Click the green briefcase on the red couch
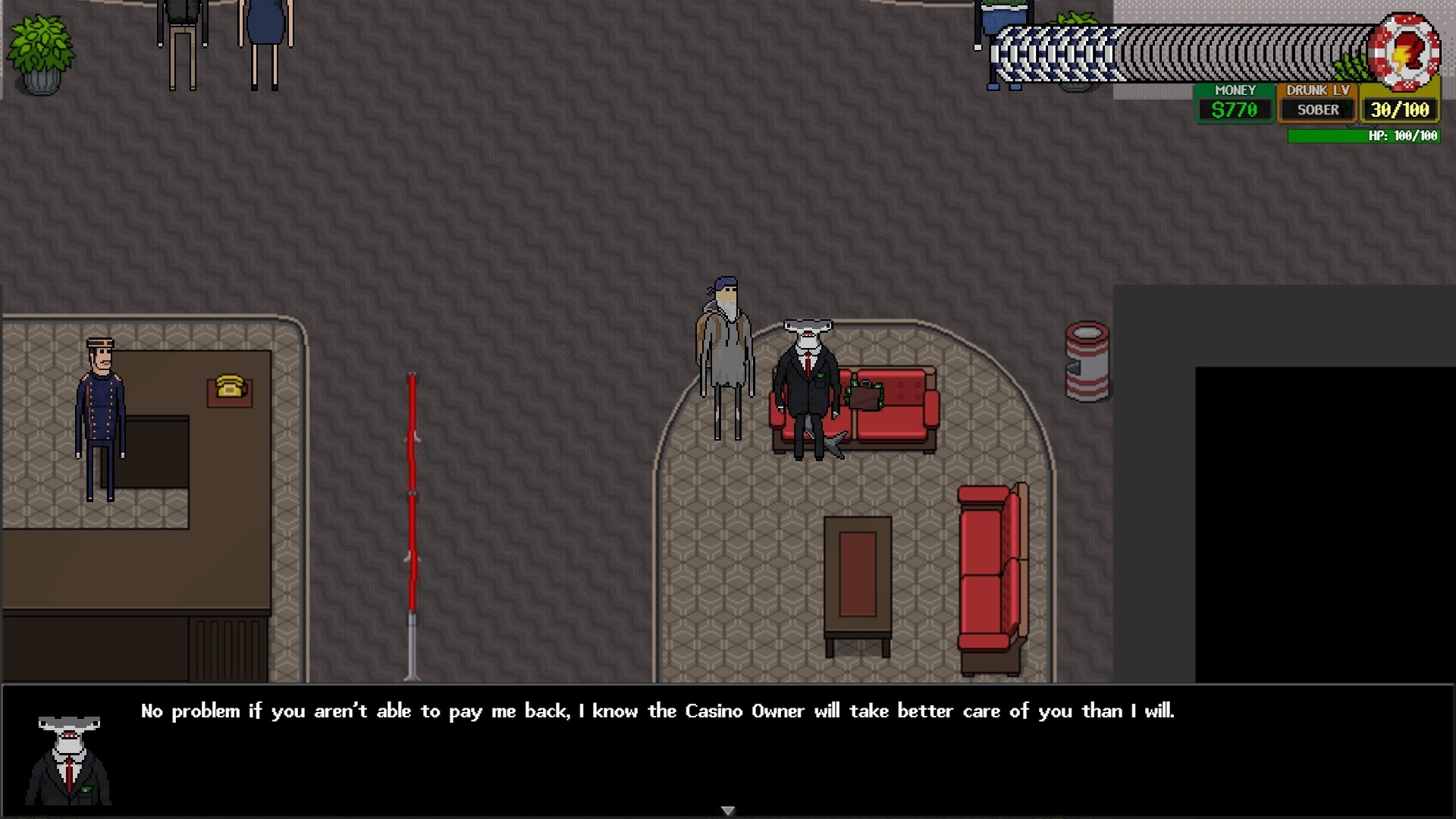Image resolution: width=1456 pixels, height=819 pixels. 864,397
